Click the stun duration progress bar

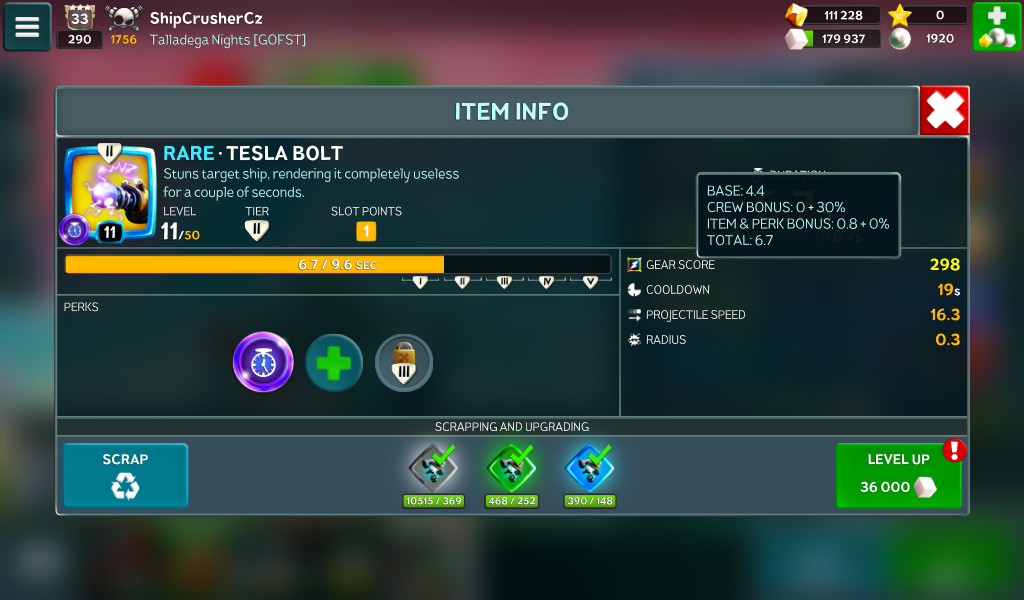click(x=337, y=265)
